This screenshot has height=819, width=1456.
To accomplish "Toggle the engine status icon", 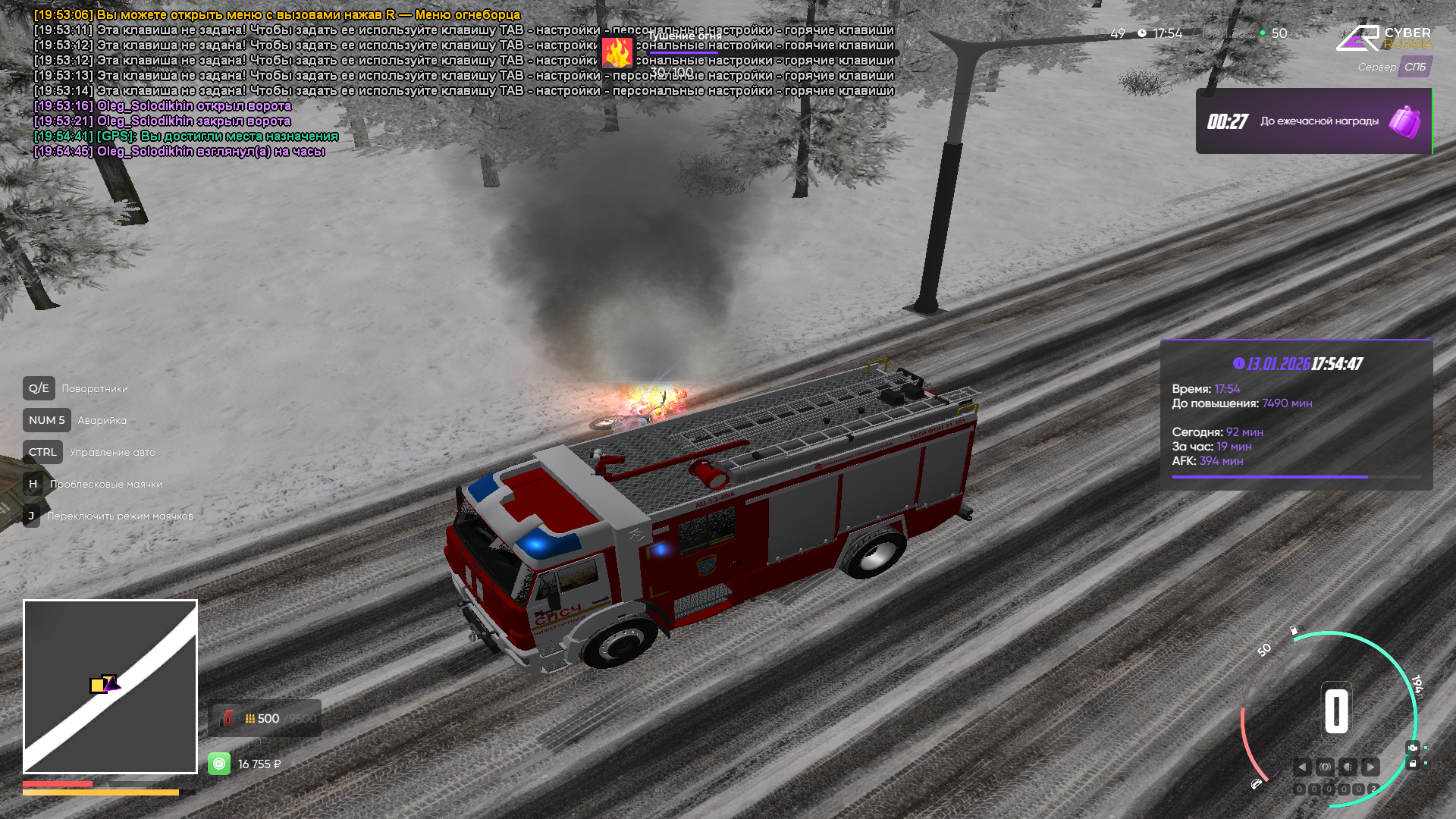I will tap(1412, 748).
